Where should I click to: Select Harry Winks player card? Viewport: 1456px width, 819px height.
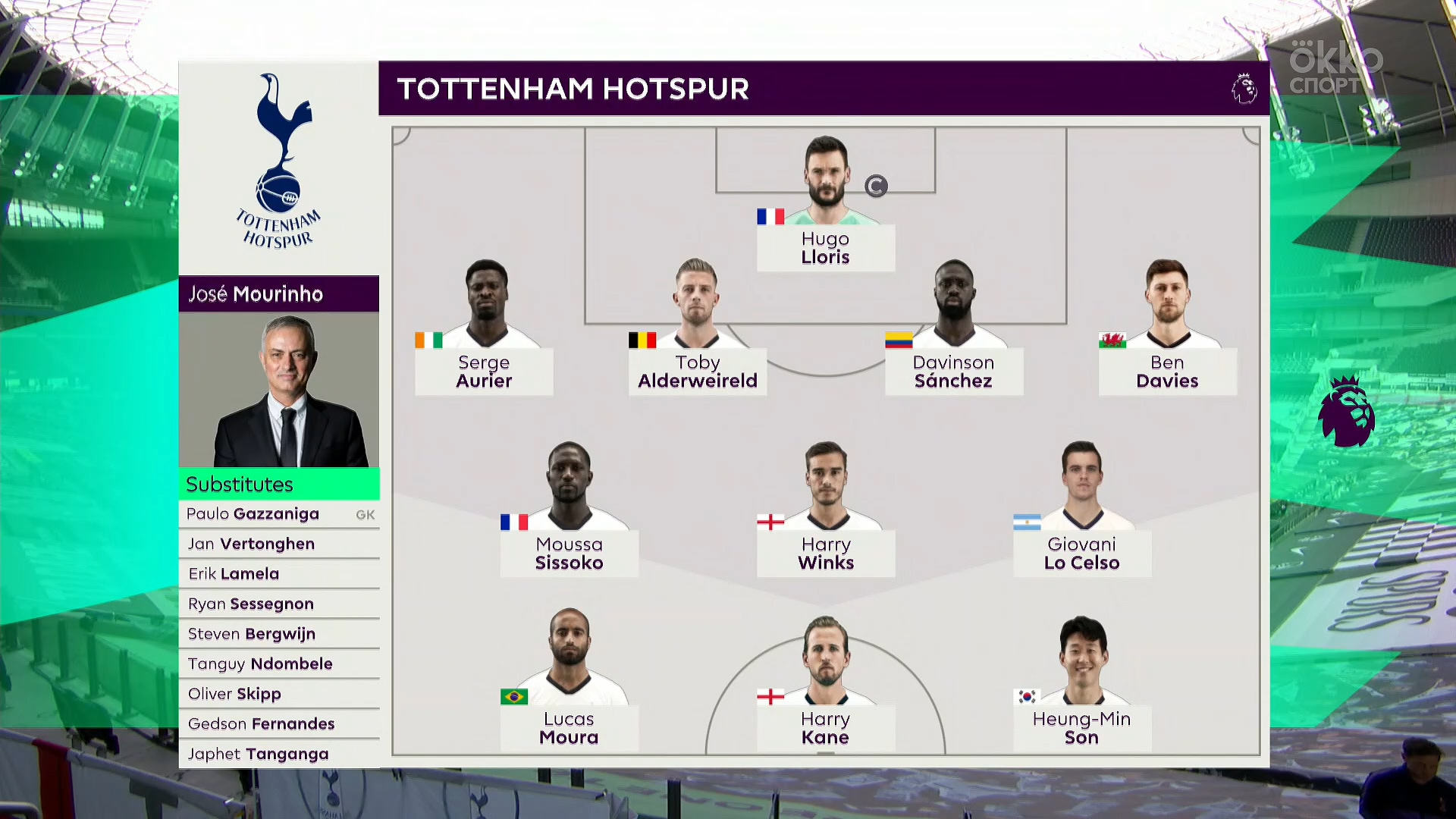(825, 554)
